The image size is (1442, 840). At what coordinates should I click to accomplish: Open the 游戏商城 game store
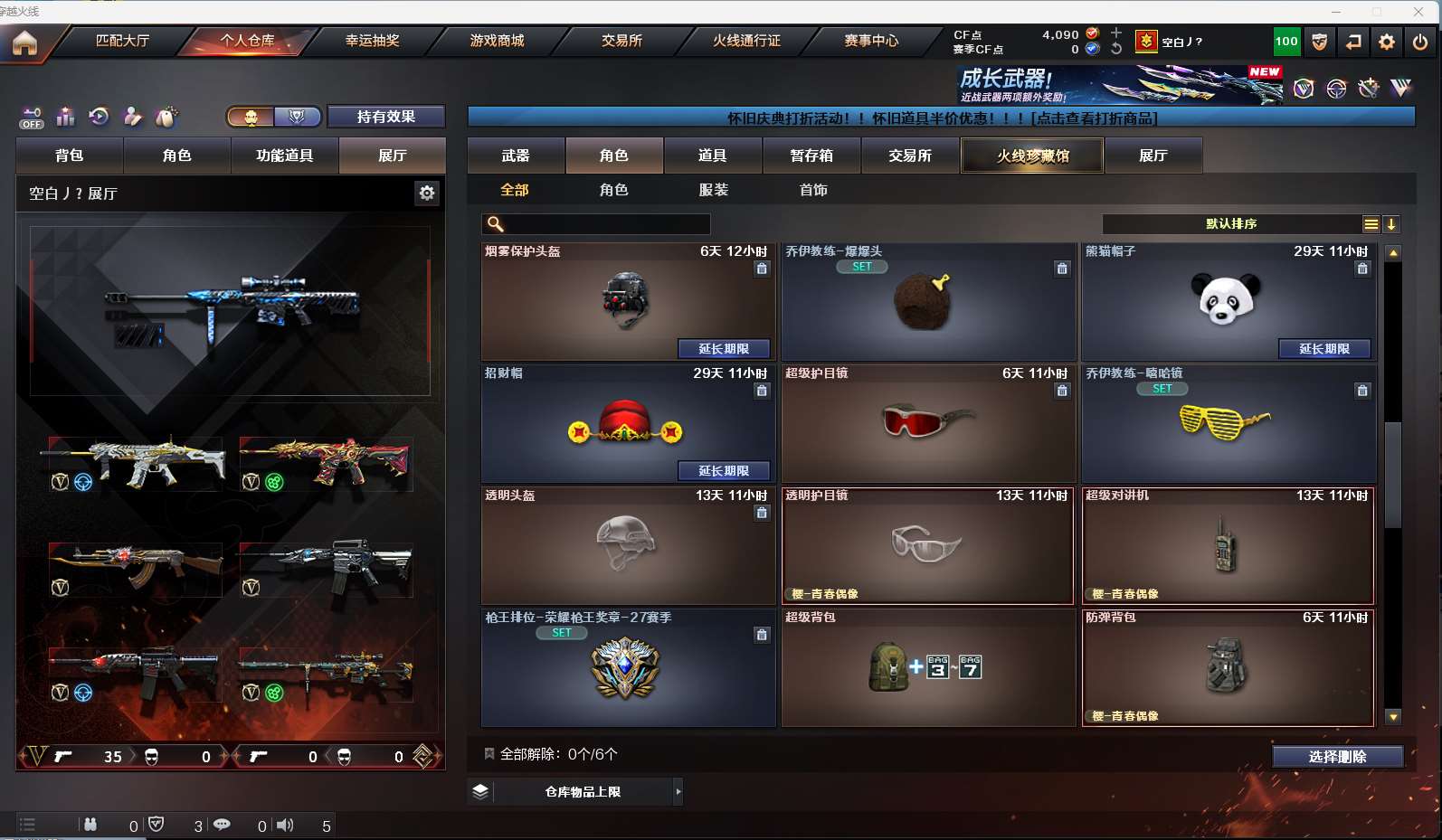(497, 41)
